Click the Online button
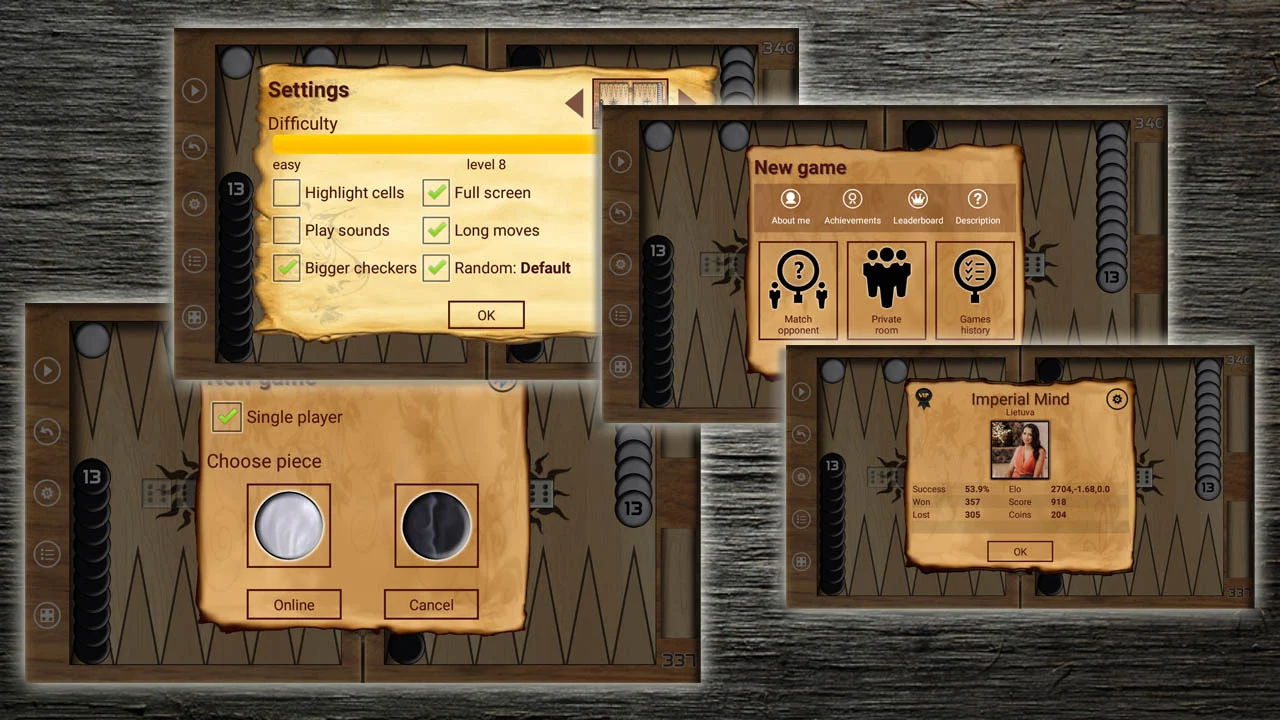This screenshot has width=1280, height=720. [294, 604]
